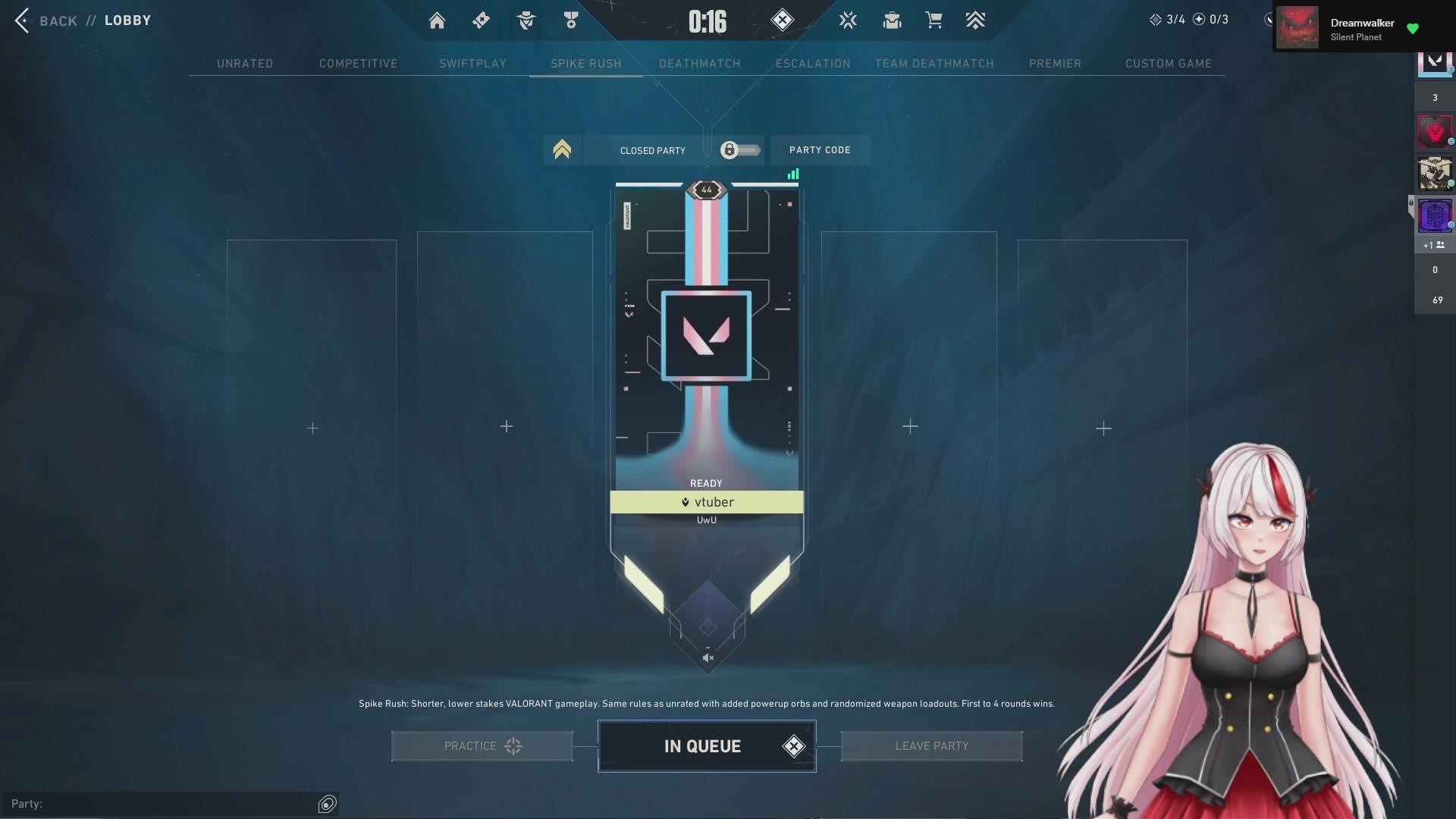
Task: Click the Leave Party button
Action: coord(931,745)
